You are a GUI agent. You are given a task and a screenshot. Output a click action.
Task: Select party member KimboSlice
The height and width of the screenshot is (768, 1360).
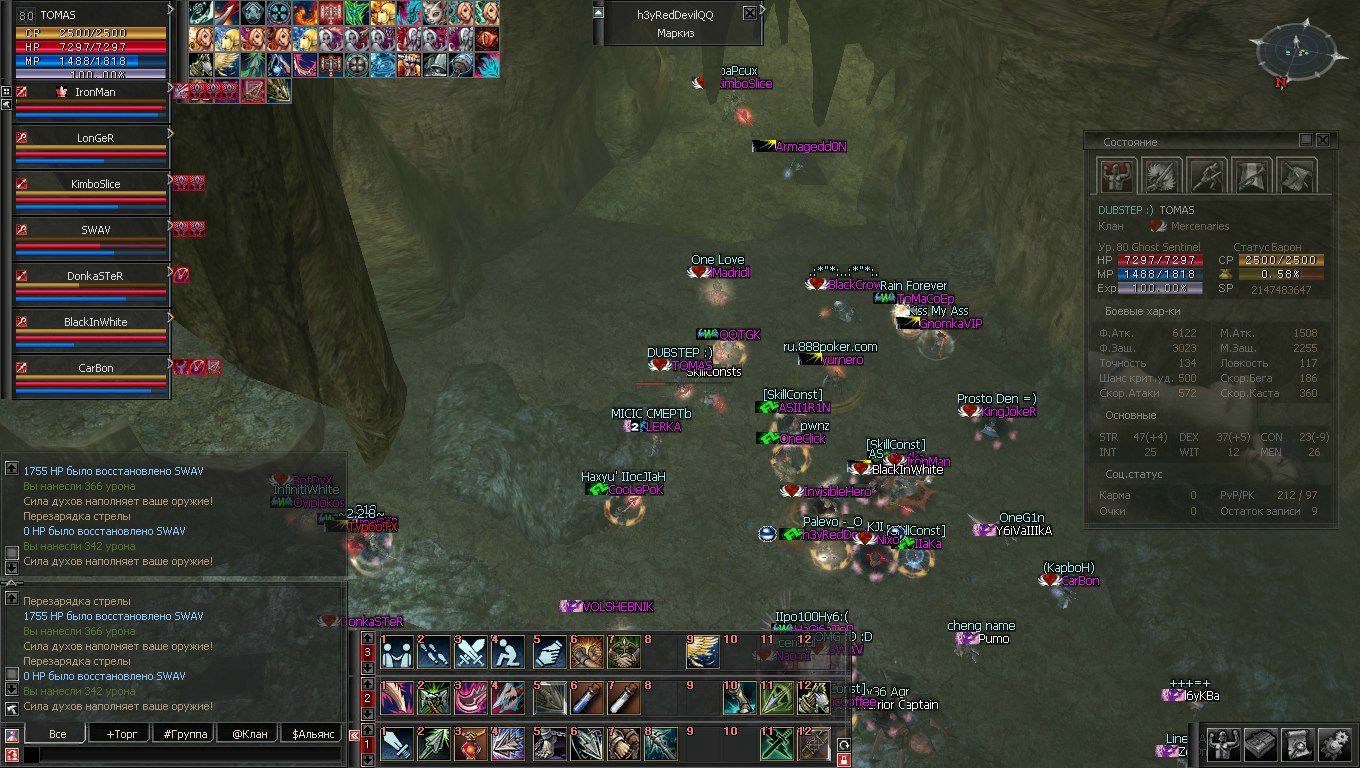point(95,184)
